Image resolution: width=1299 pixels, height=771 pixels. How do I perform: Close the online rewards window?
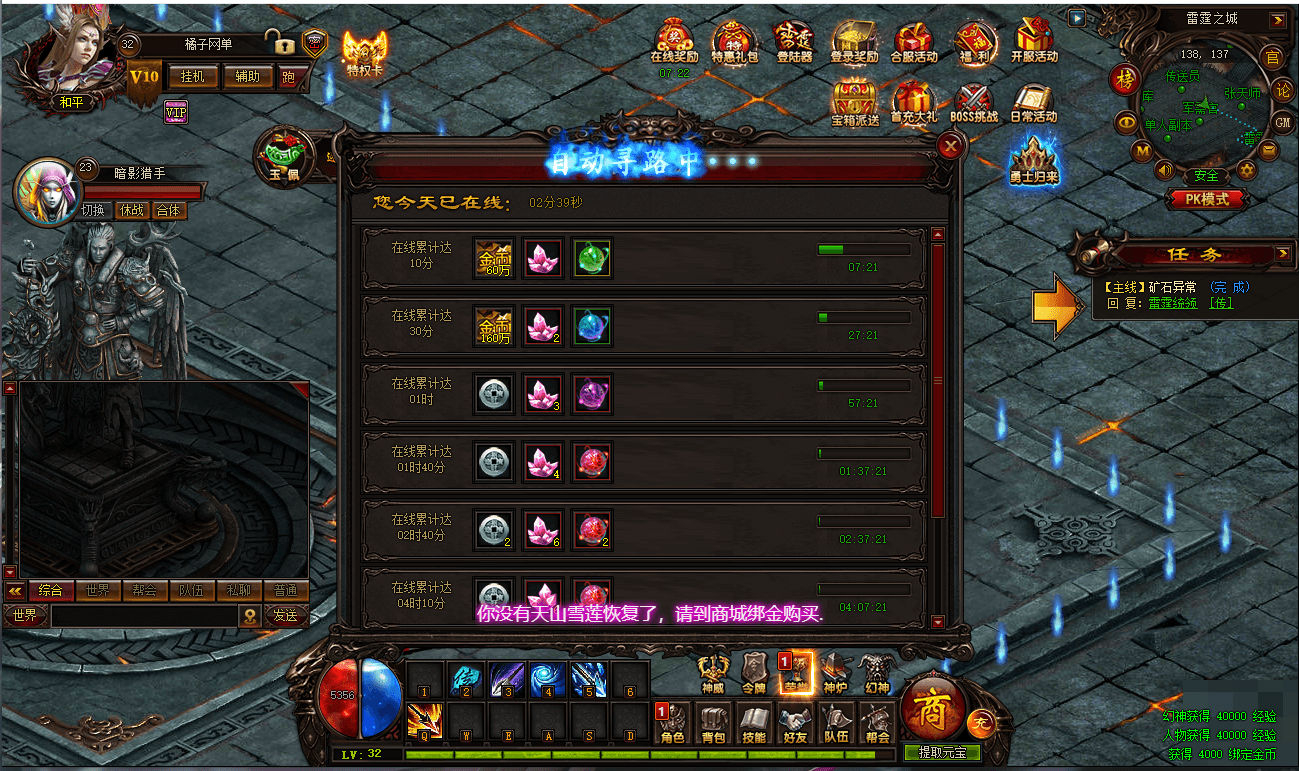950,147
